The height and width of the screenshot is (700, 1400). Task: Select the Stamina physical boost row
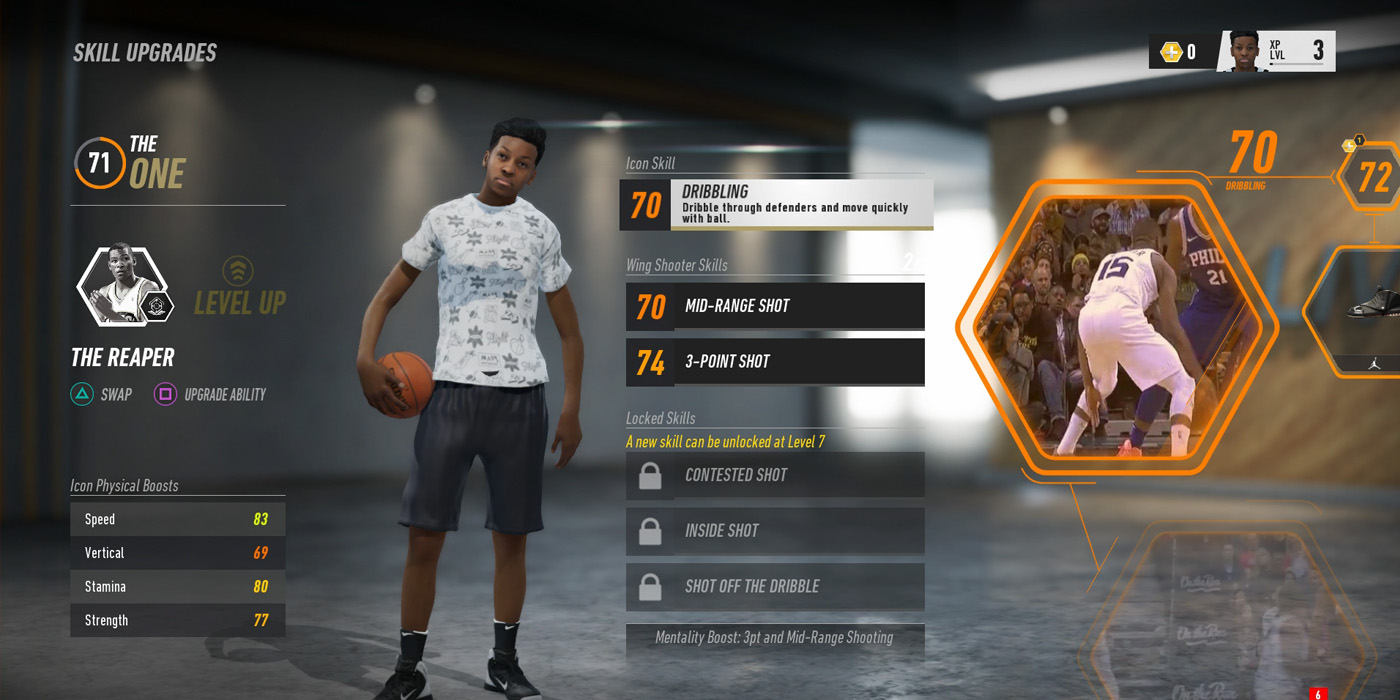coord(177,587)
